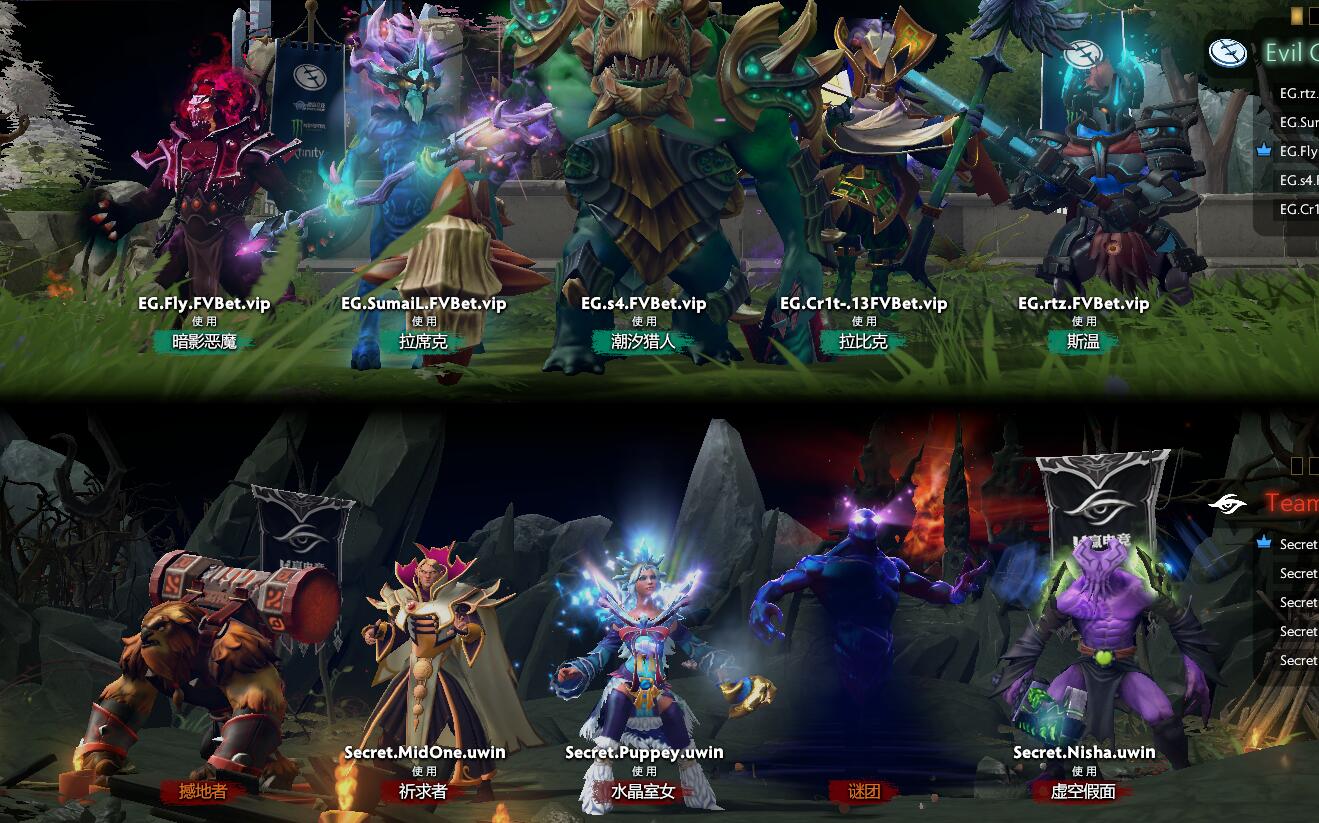The image size is (1319, 823).
Task: Click the Team Secret eye logo
Action: [x=1228, y=503]
